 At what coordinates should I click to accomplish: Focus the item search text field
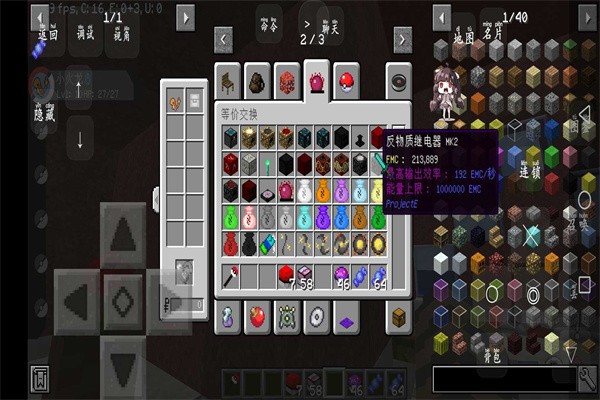(504, 378)
